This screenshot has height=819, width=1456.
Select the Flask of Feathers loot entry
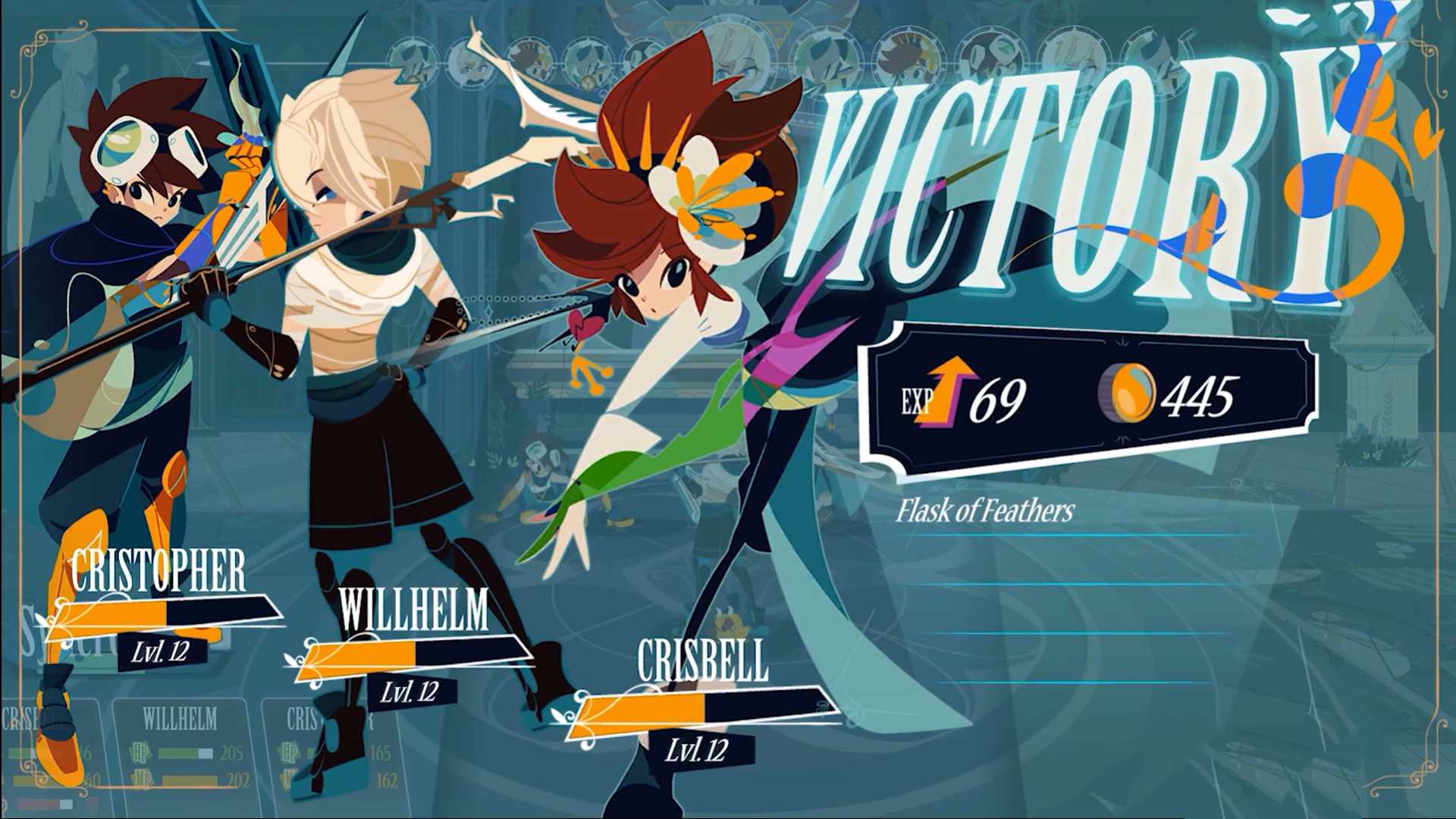985,511
